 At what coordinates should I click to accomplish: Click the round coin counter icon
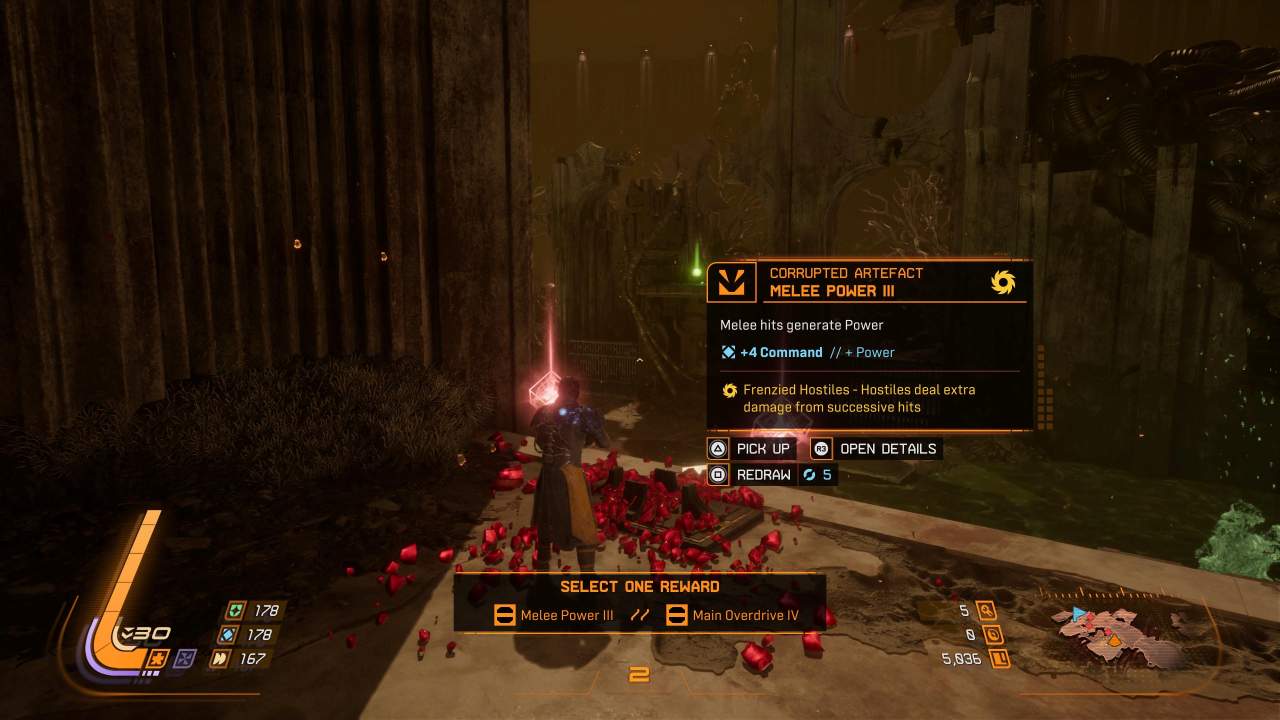pyautogui.click(x=993, y=634)
